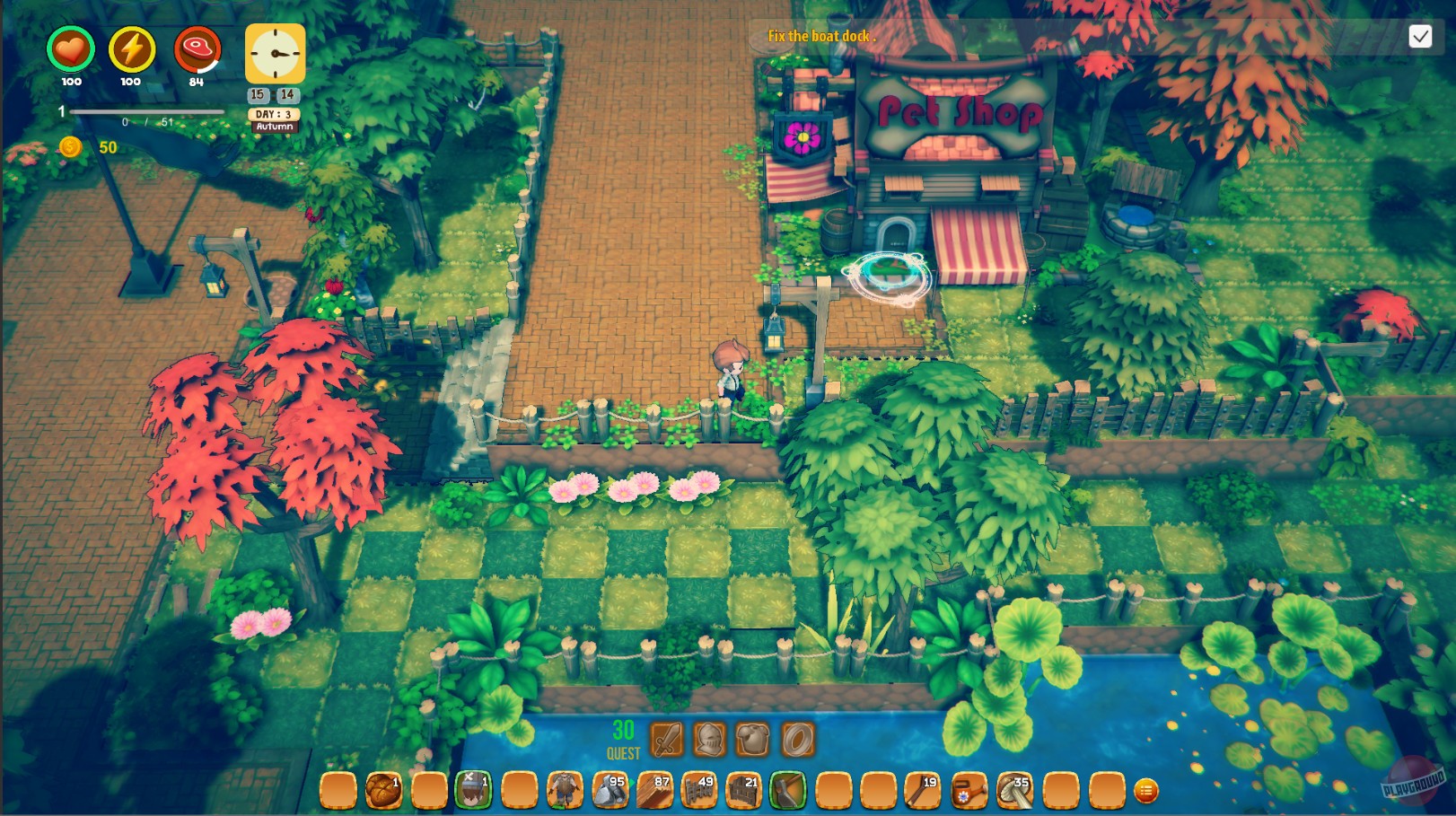Click the chest armor equipment slot

tap(754, 739)
